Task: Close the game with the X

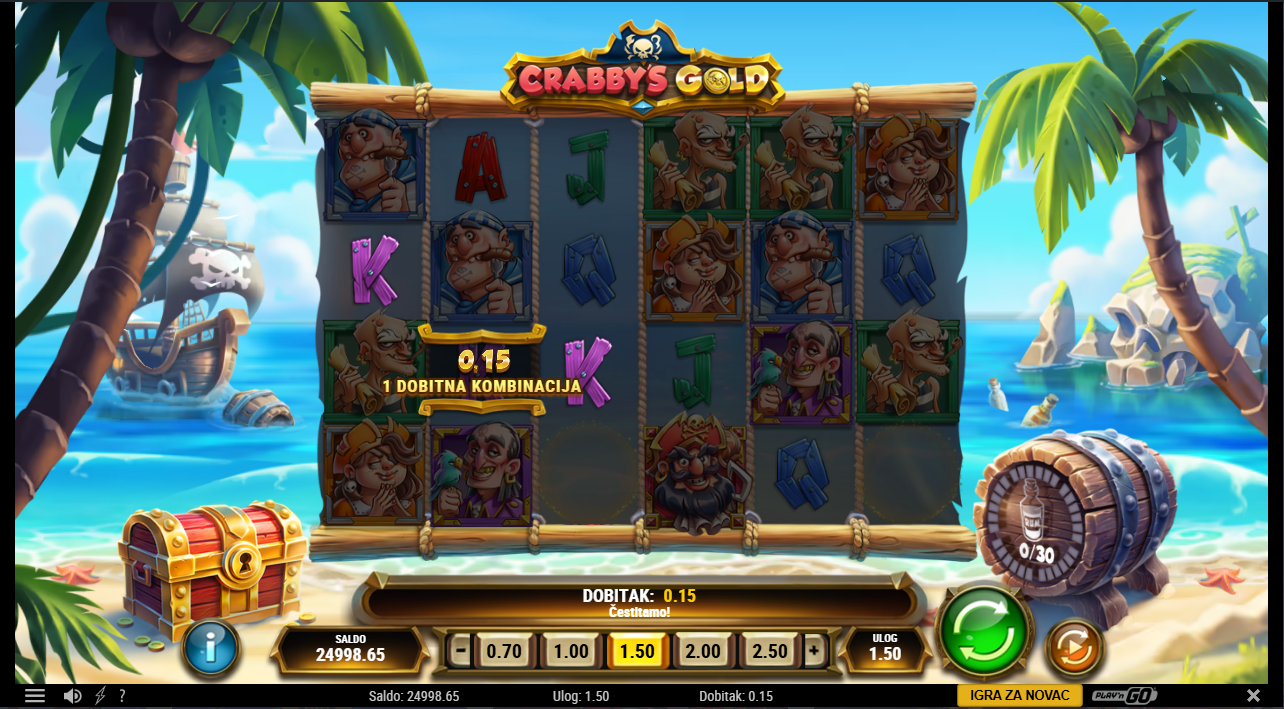Action: (1253, 696)
